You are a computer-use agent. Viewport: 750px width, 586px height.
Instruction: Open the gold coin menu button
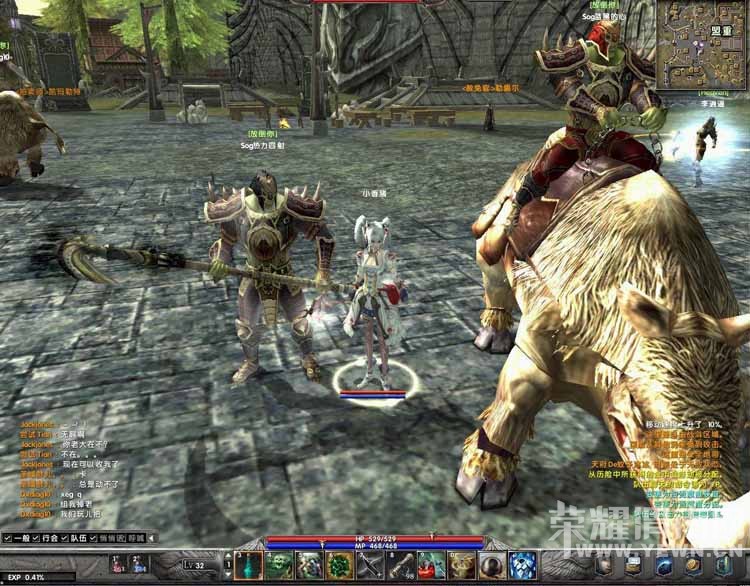click(692, 567)
